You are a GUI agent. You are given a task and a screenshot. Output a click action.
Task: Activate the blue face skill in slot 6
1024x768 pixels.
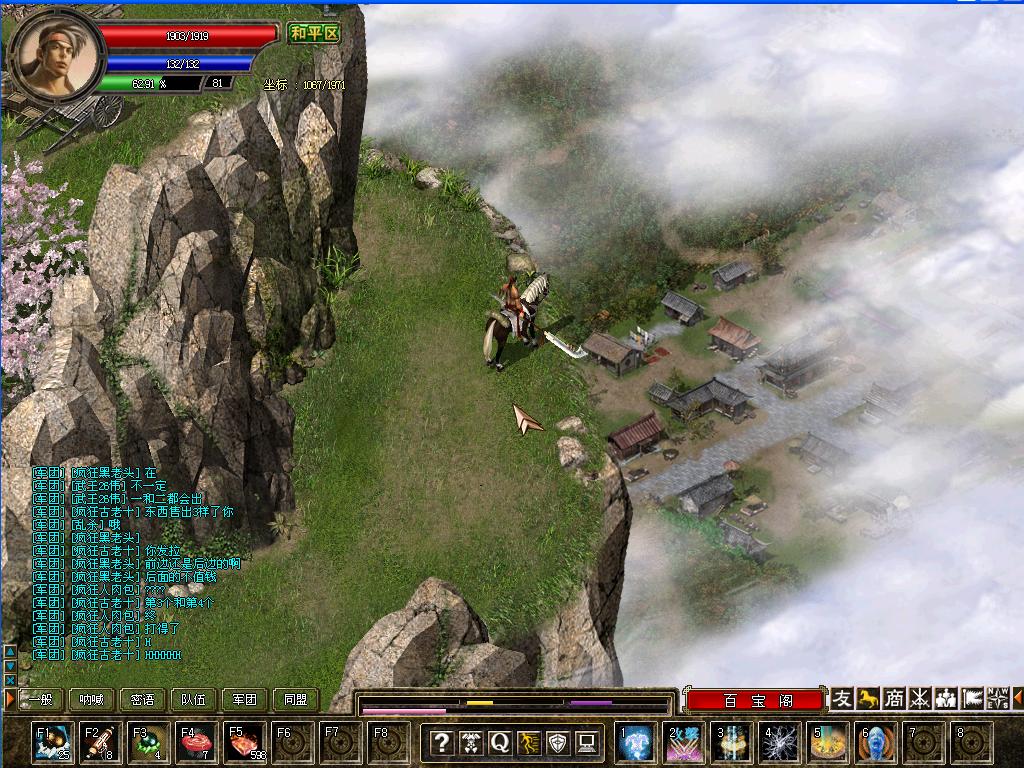tap(876, 743)
